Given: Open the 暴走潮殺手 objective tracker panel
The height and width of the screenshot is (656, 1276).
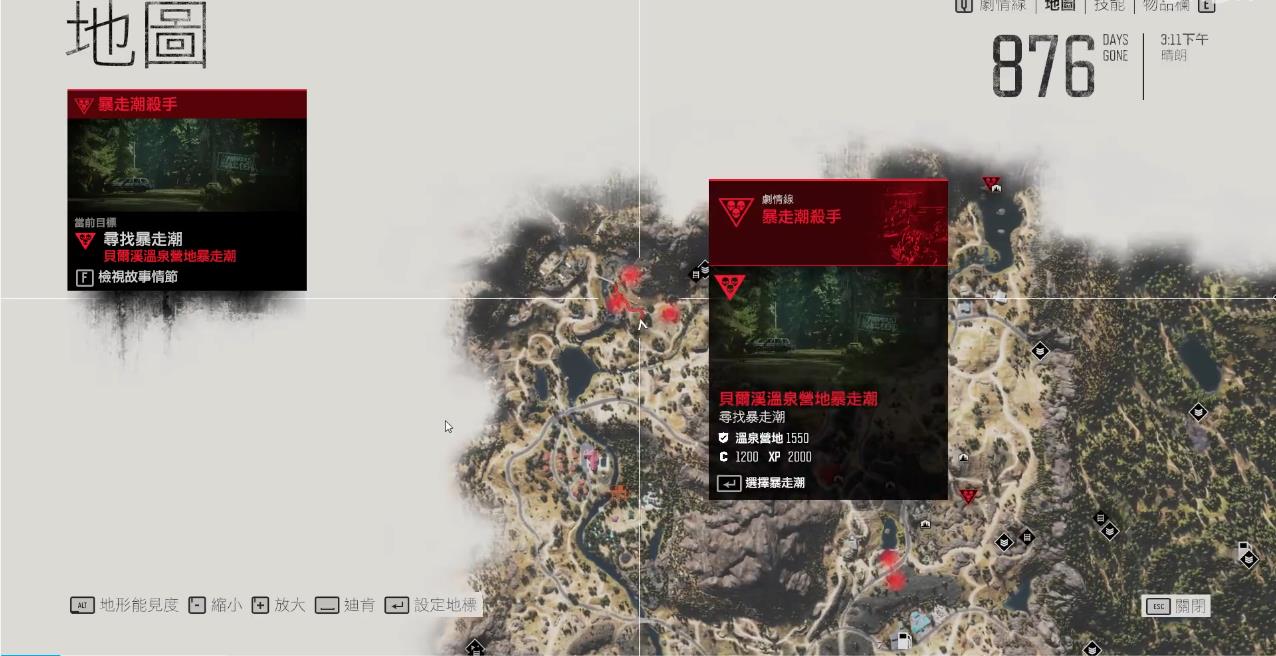Looking at the screenshot, I should click(187, 189).
